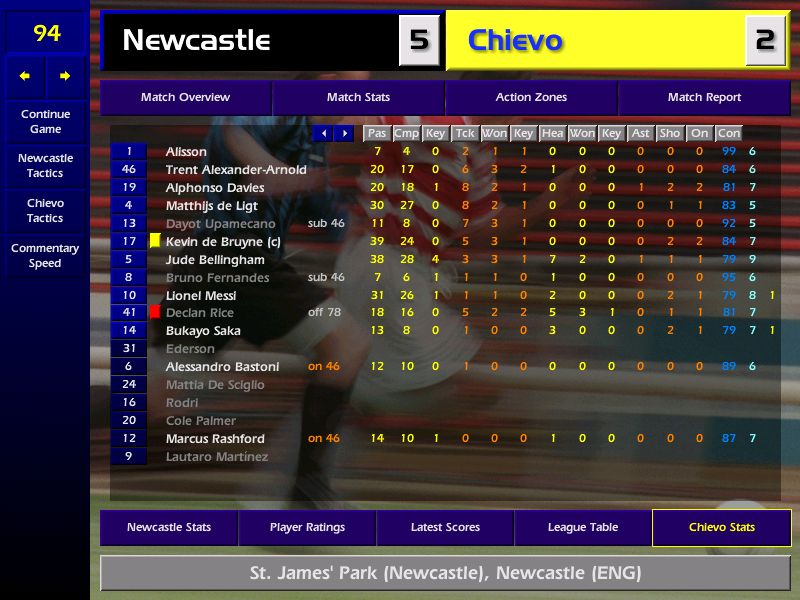The width and height of the screenshot is (800, 600).
Task: Continue the game
Action: point(45,121)
